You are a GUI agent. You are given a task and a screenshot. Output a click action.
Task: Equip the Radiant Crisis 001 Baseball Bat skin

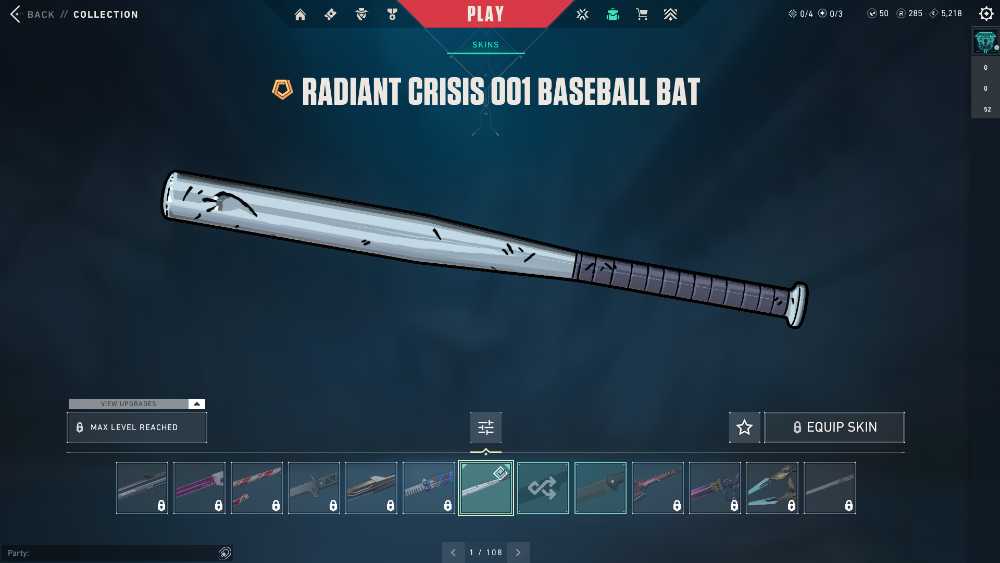834,427
